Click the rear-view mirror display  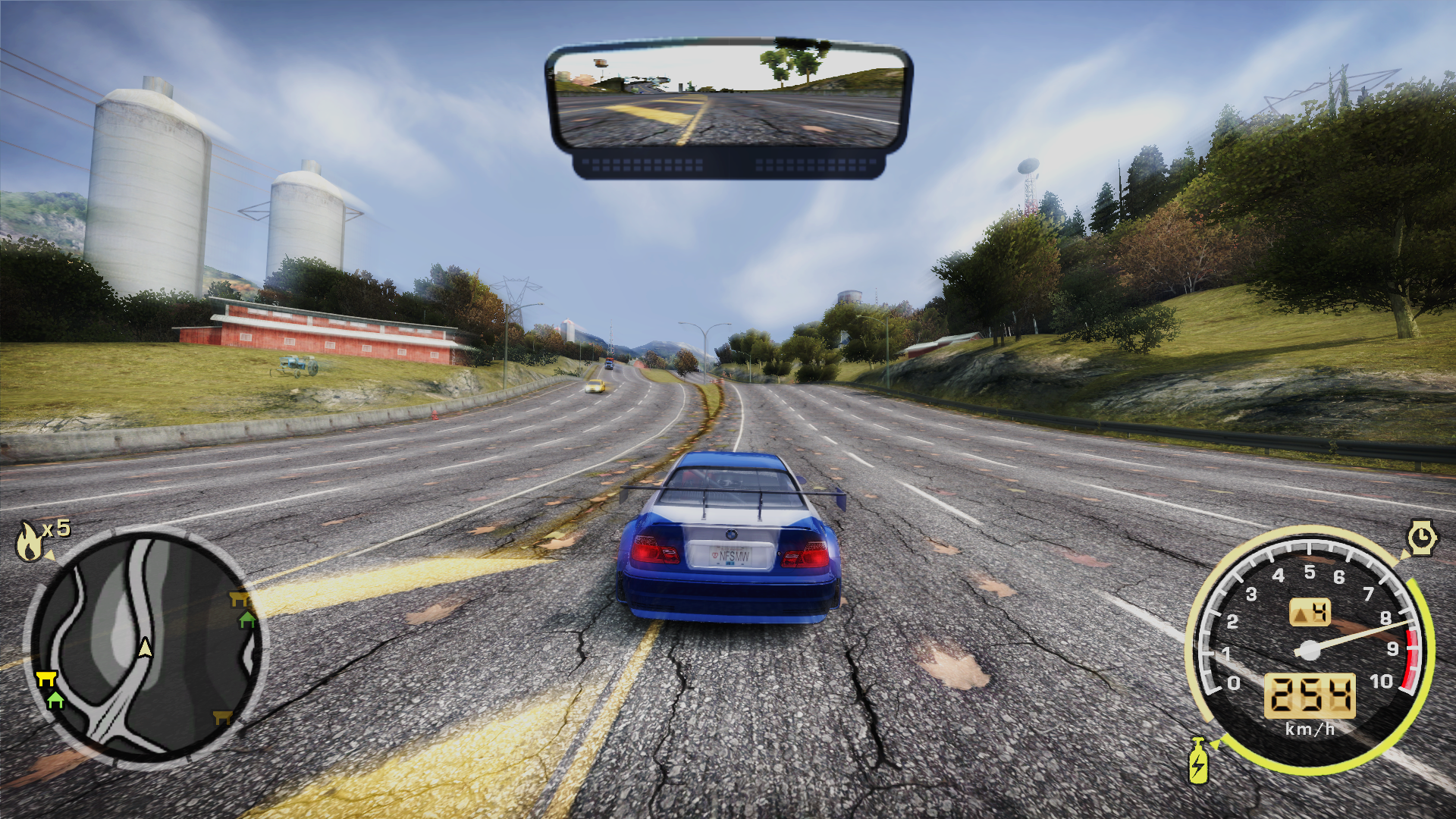point(728,96)
